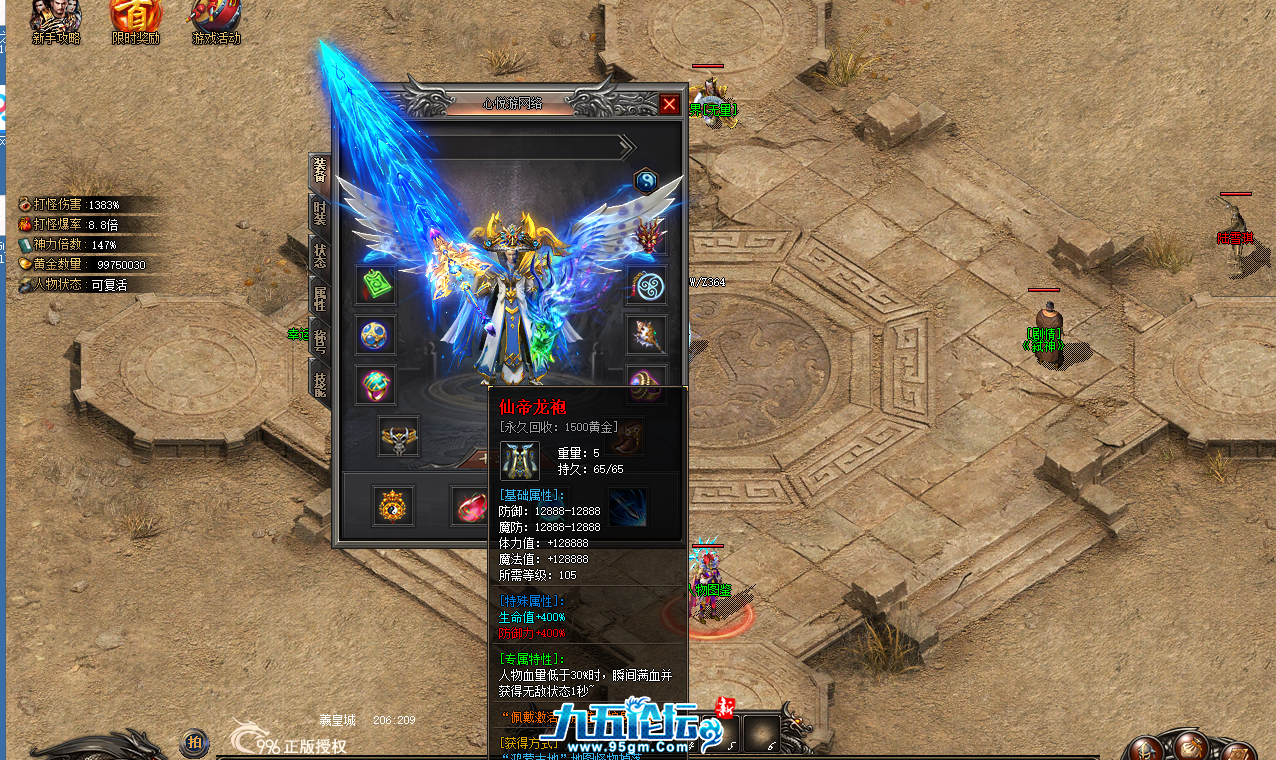
Task: Switch to the 时装 fashion tab
Action: 320,212
